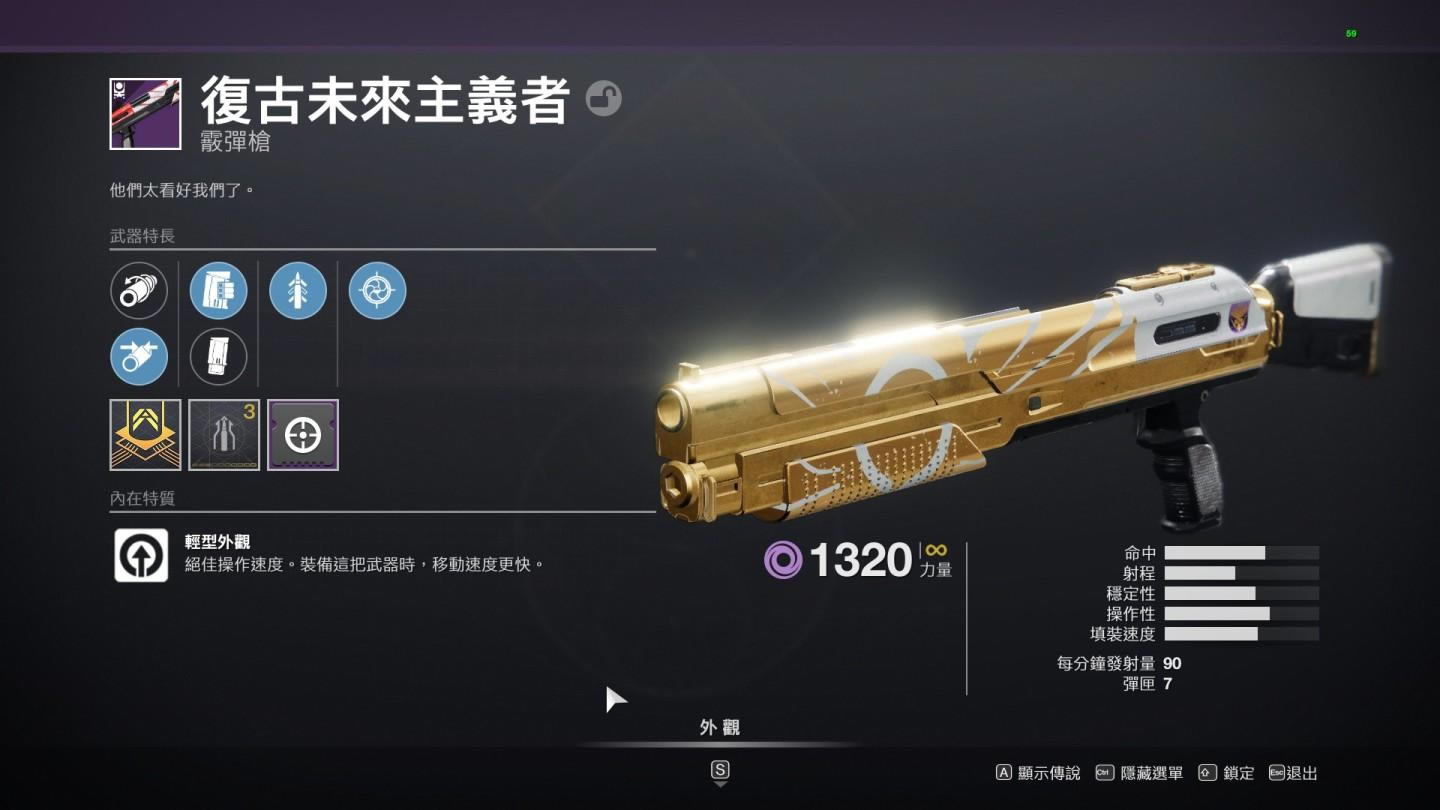Click the empty purple targeting mod socket

click(302, 434)
